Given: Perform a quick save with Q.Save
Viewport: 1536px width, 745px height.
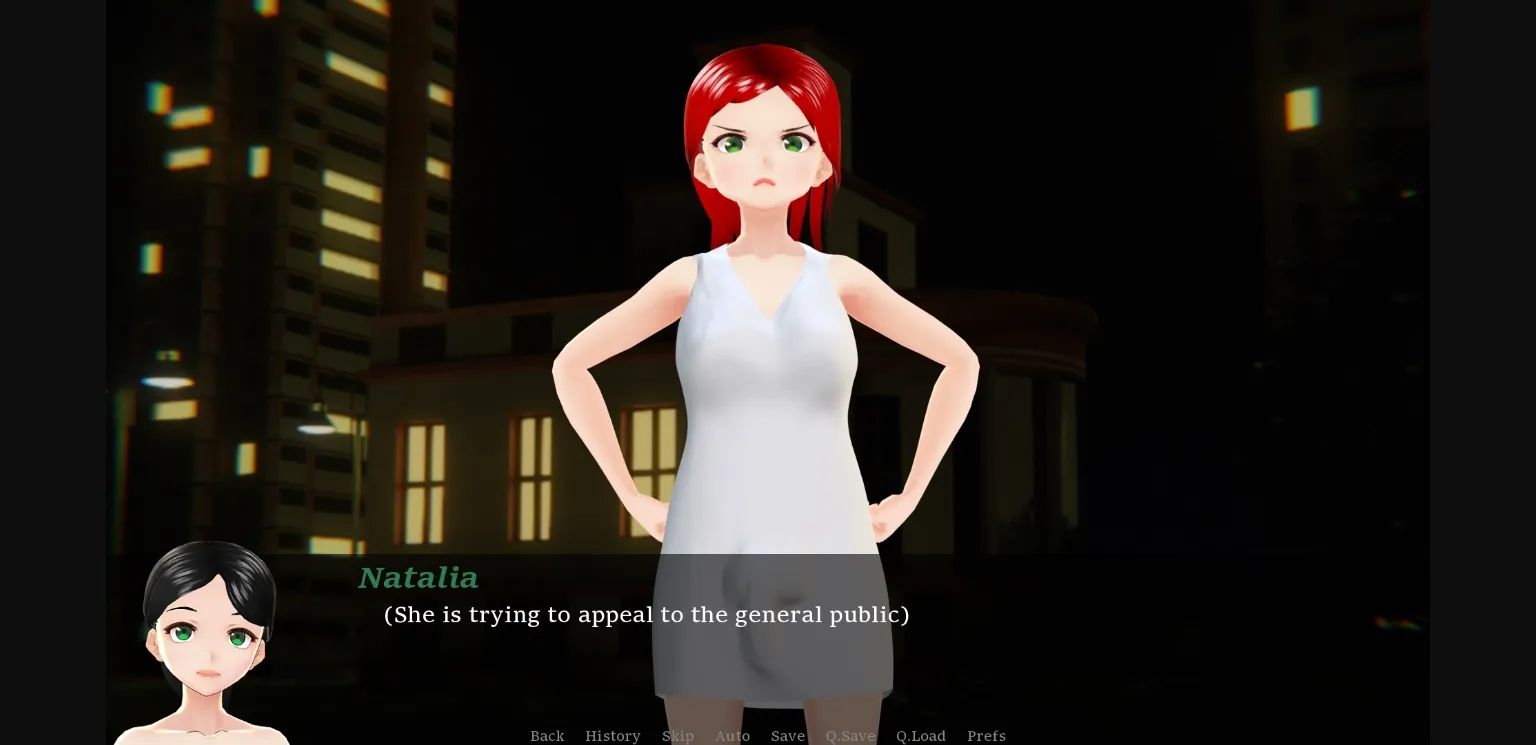Looking at the screenshot, I should pos(850,736).
